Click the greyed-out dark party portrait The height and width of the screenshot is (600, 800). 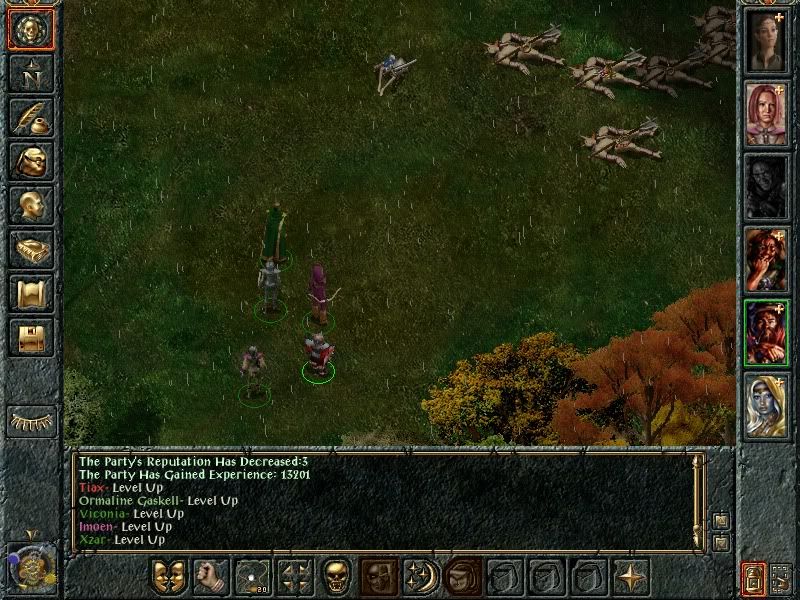pos(766,187)
